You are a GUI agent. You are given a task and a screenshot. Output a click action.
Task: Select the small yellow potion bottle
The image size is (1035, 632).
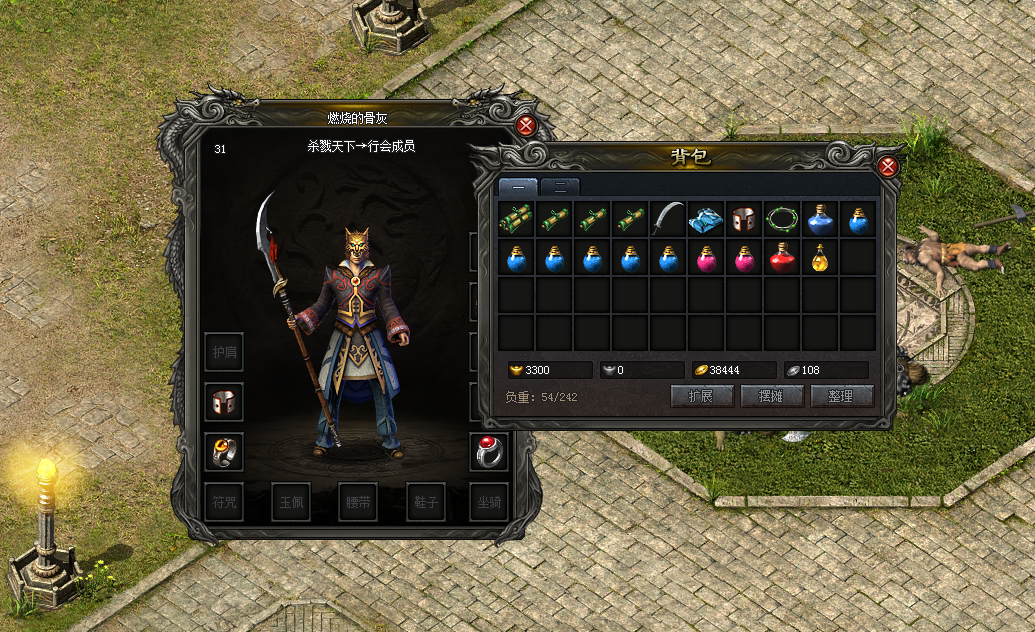point(820,258)
